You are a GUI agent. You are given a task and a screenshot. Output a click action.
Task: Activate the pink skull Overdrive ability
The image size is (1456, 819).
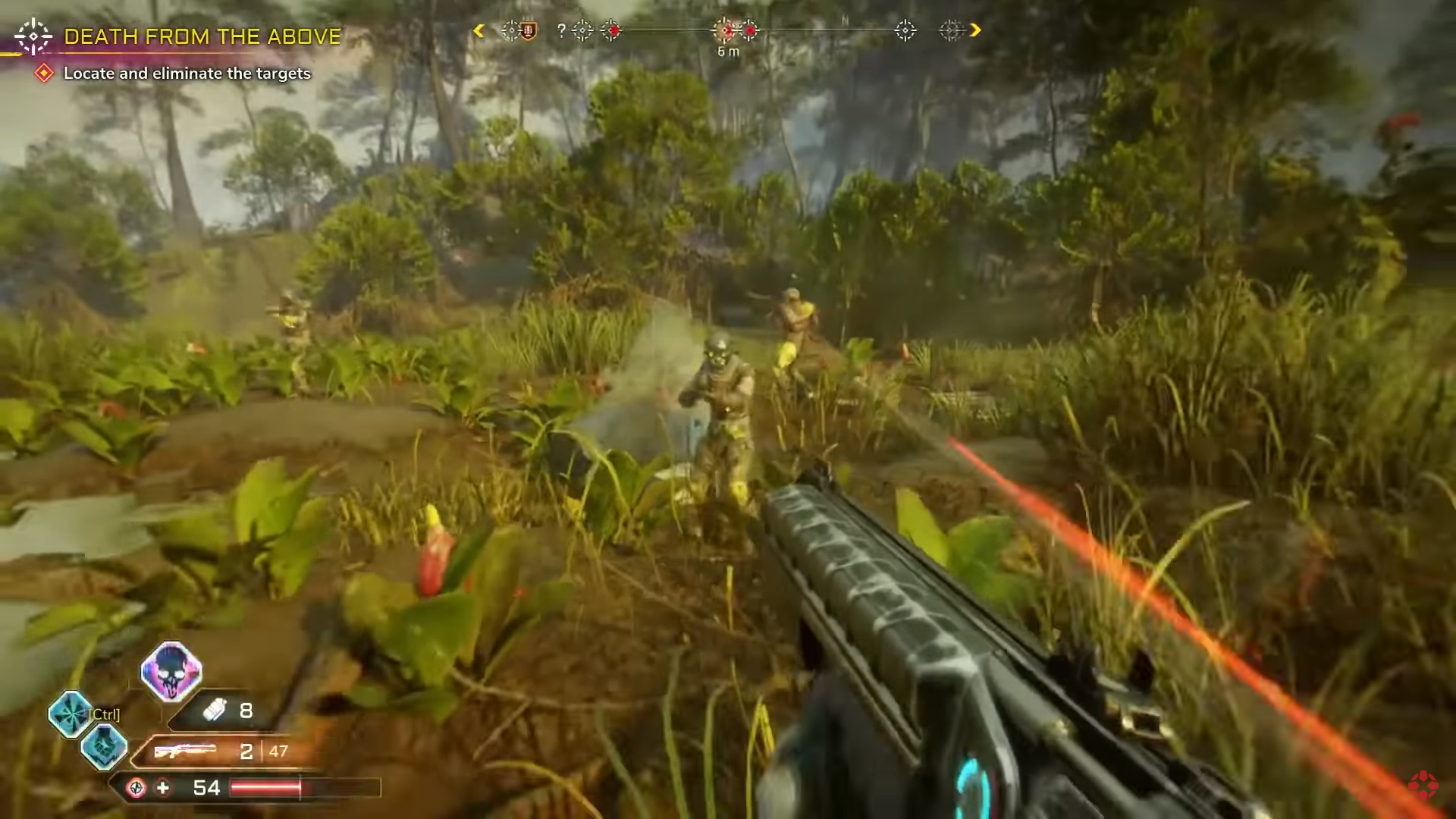(x=171, y=671)
